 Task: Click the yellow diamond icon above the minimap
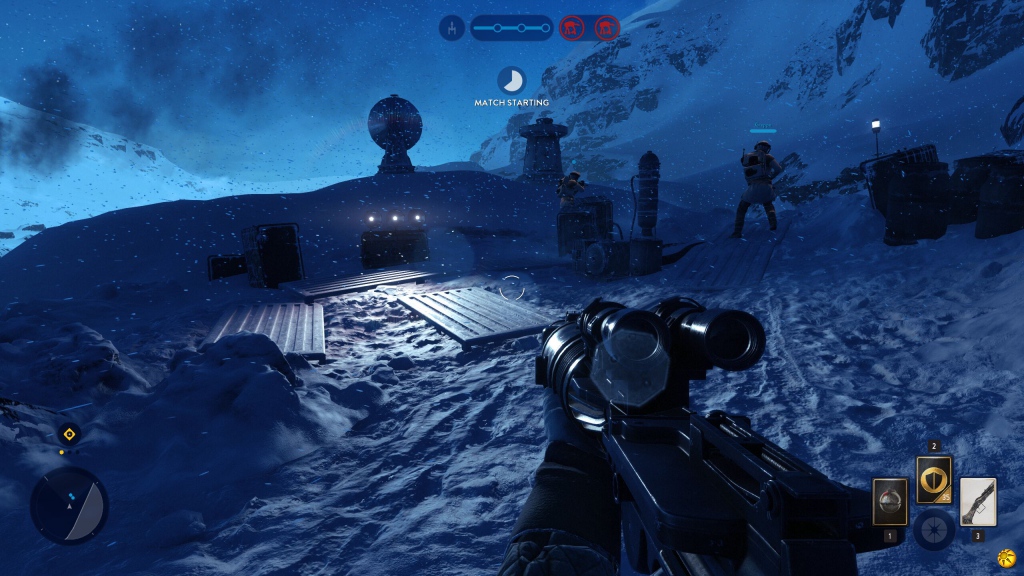[x=67, y=434]
